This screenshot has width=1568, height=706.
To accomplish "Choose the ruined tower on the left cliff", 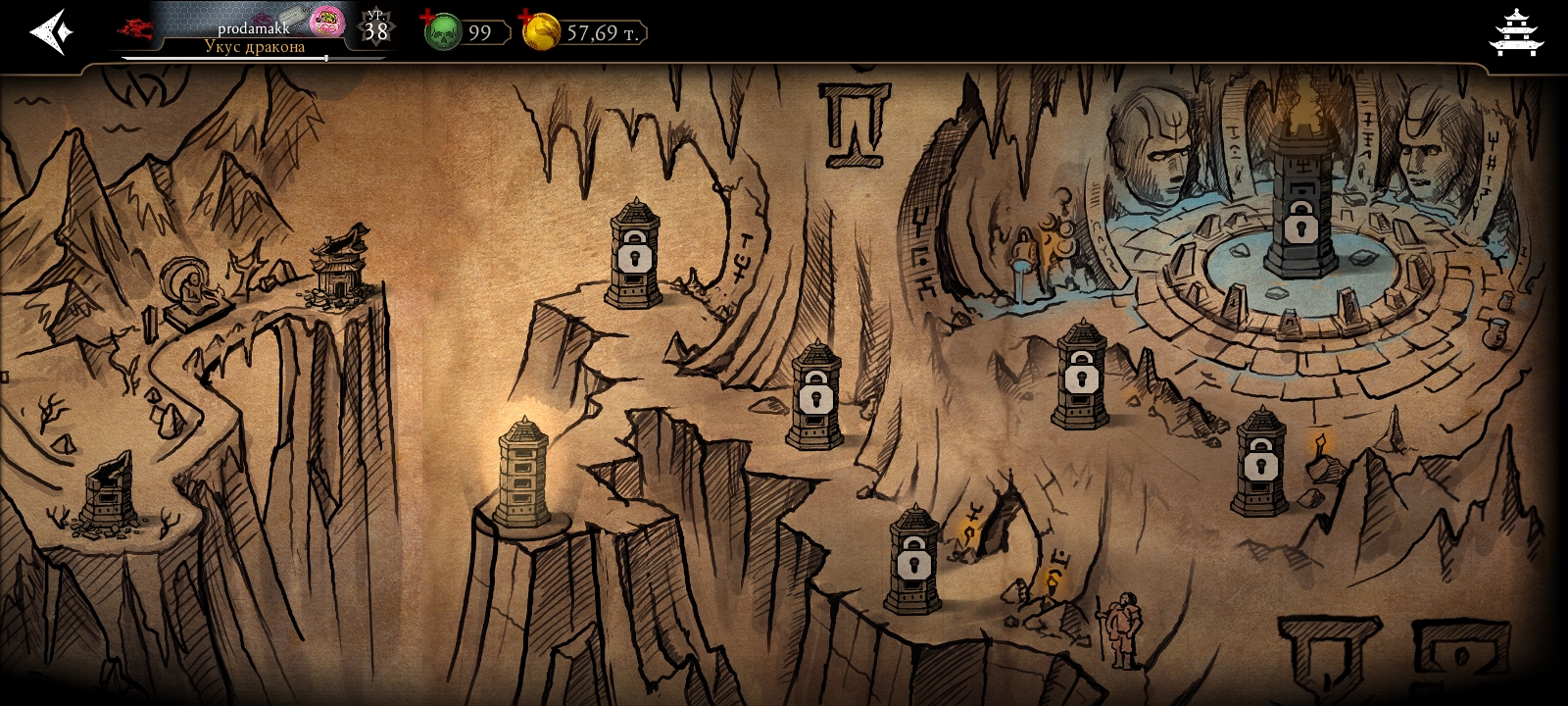I will [x=107, y=490].
